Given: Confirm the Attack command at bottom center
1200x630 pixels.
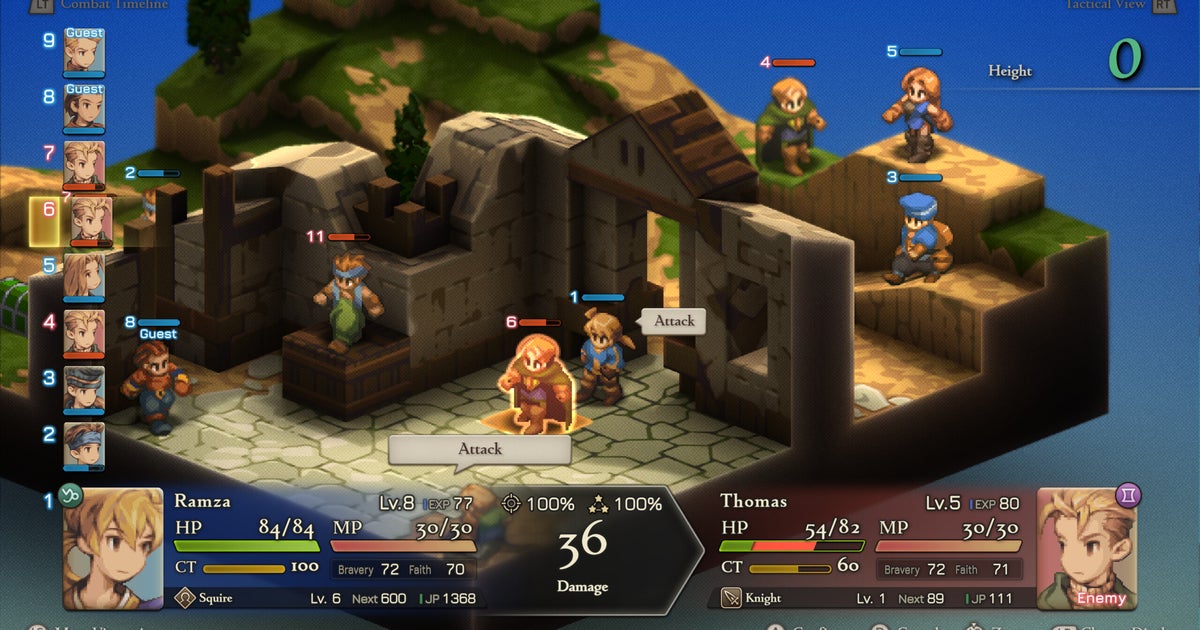Looking at the screenshot, I should pos(479,449).
